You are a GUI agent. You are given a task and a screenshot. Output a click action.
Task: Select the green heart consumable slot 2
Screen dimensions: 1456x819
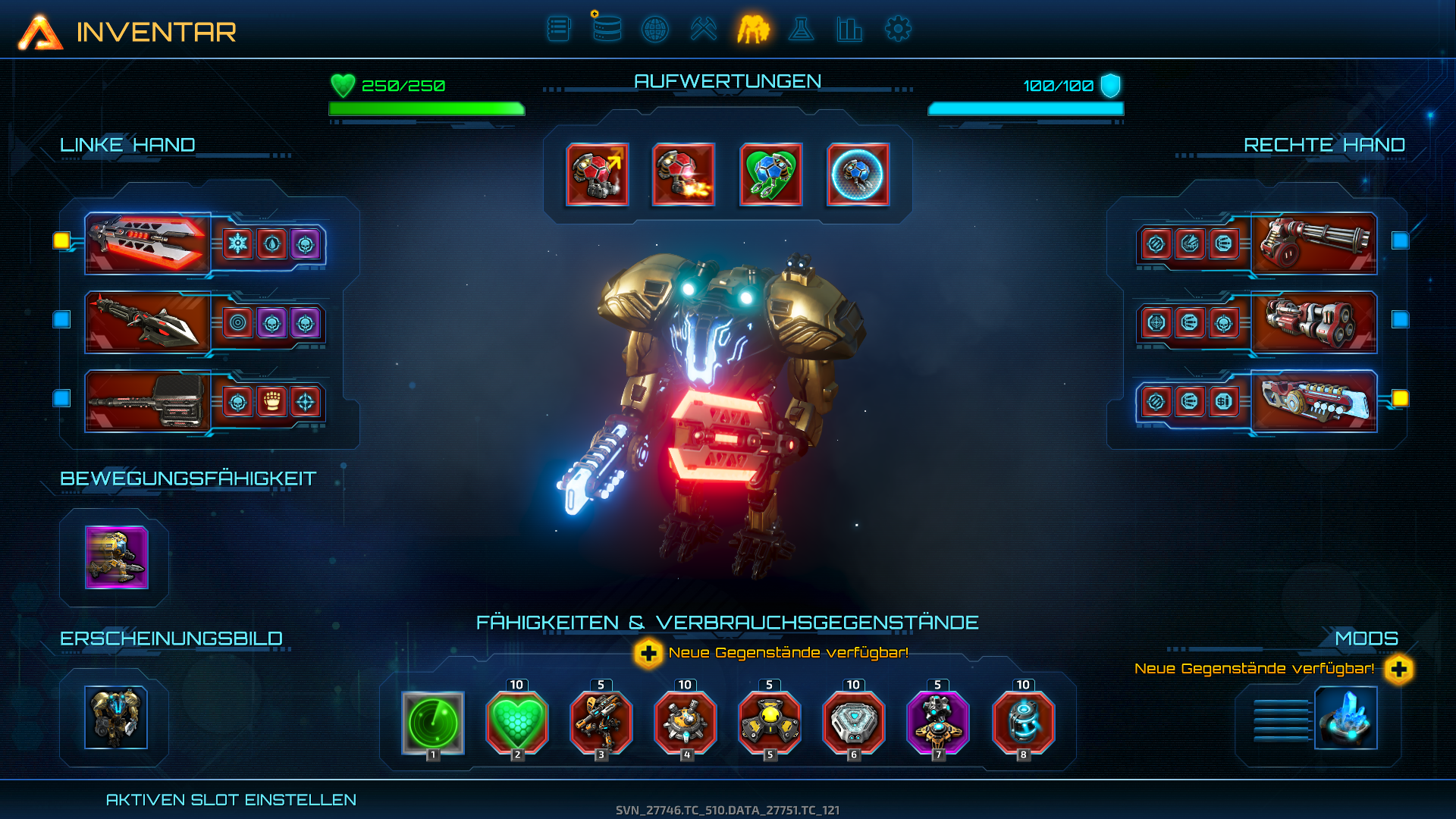516,723
